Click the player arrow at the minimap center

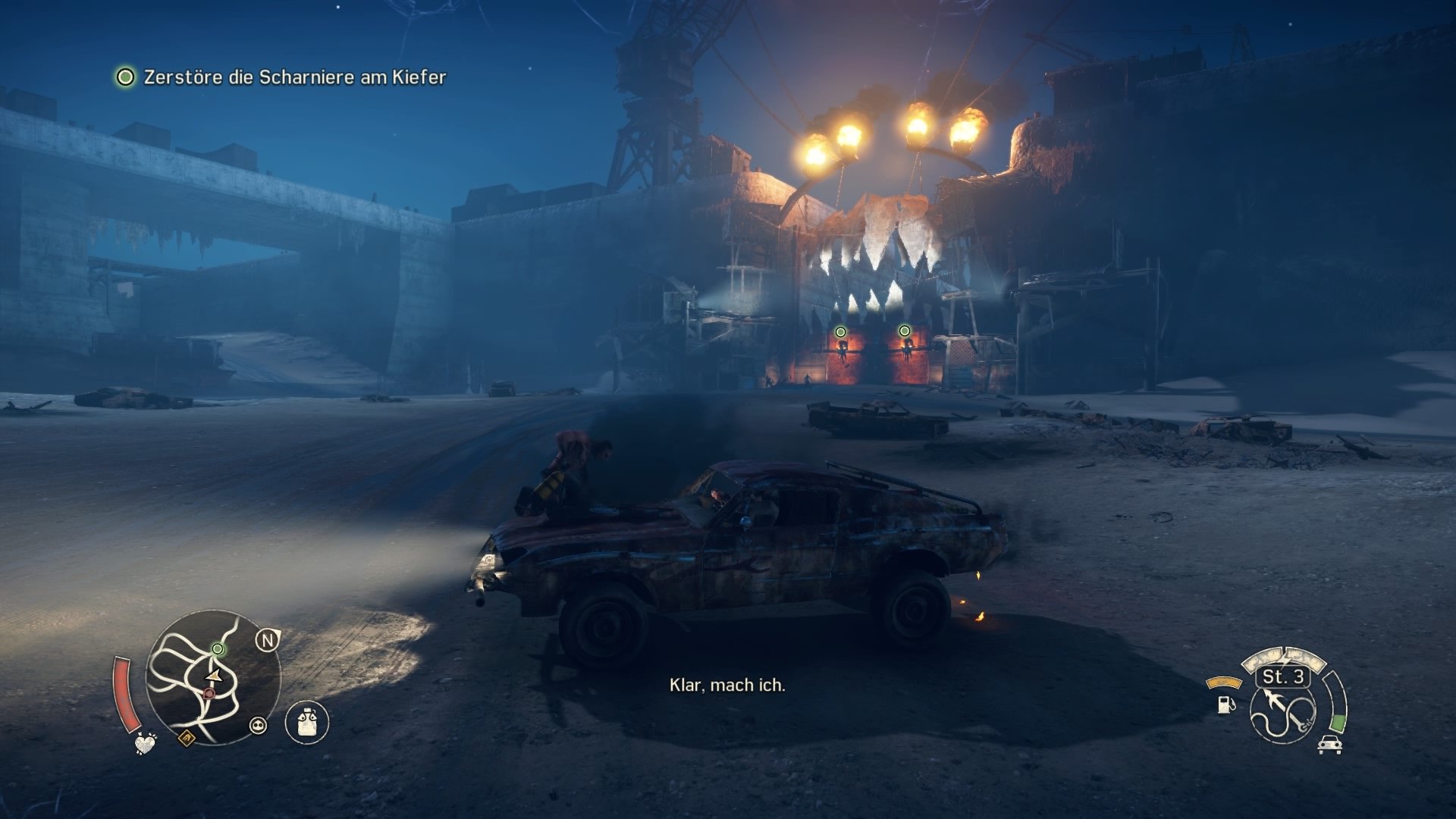pyautogui.click(x=213, y=676)
